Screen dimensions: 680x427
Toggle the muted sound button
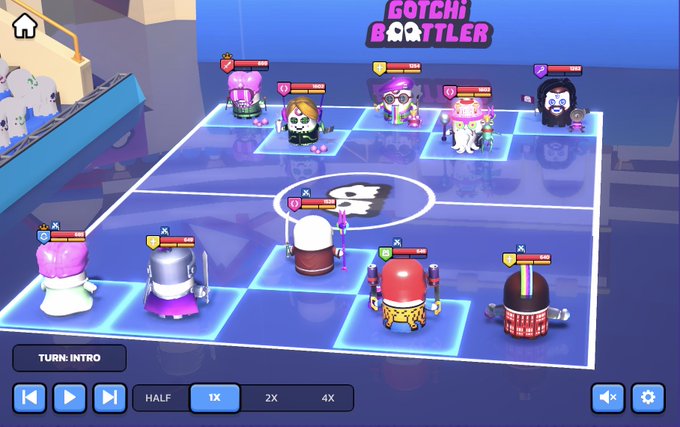pos(607,398)
